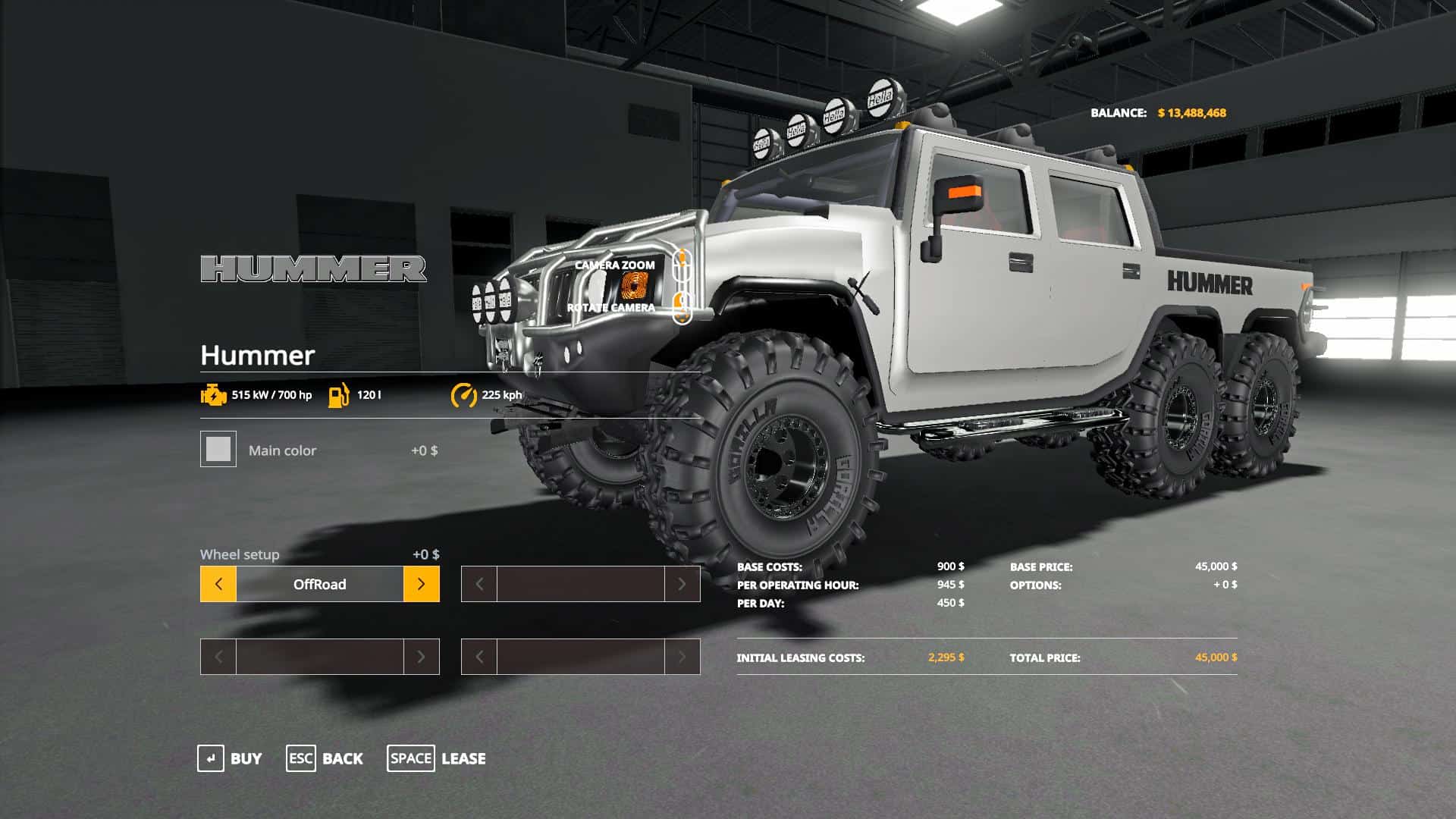Buy the Hummer vehicle
This screenshot has height=819, width=1456.
click(x=230, y=758)
